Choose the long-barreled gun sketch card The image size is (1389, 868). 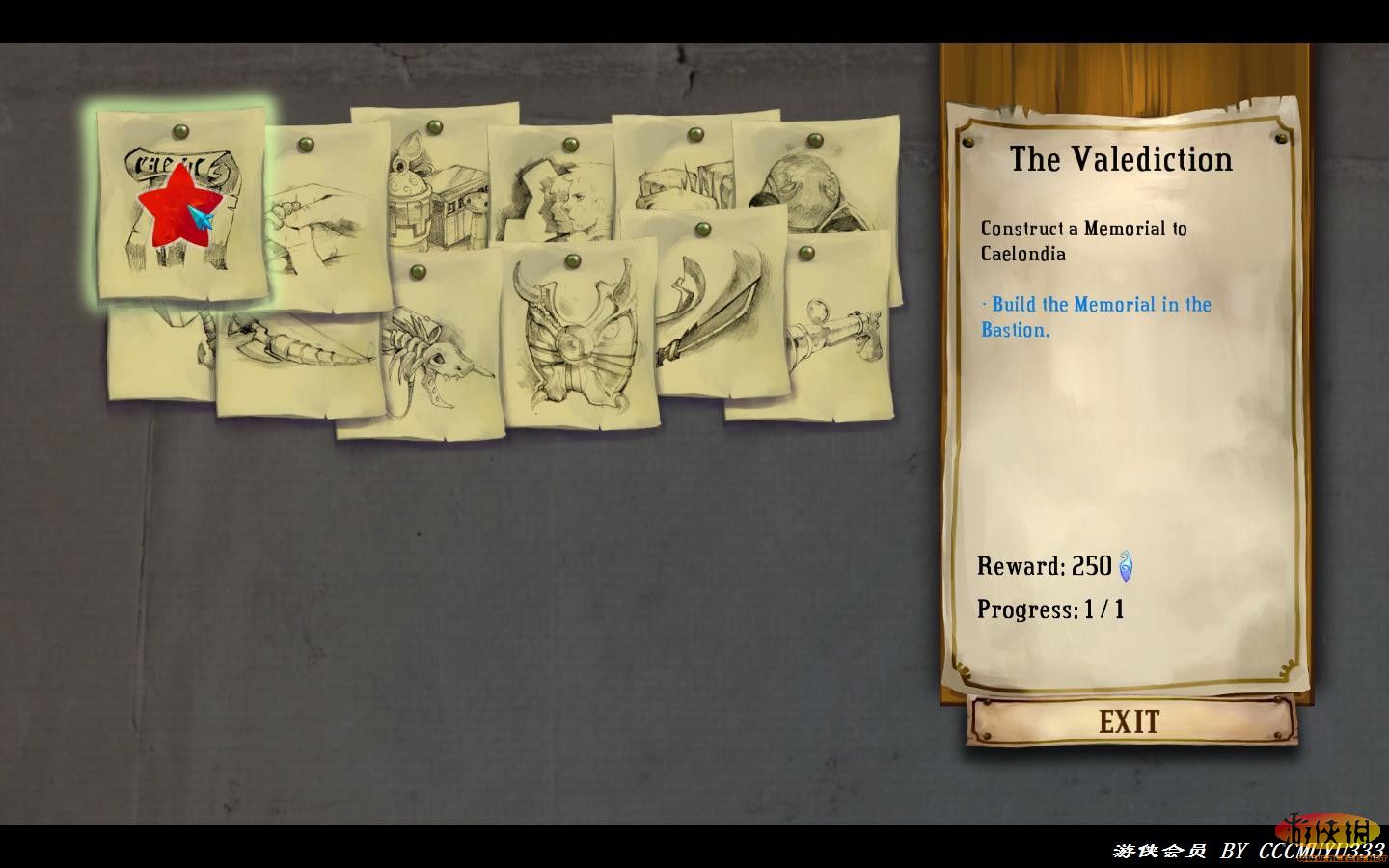[830, 333]
